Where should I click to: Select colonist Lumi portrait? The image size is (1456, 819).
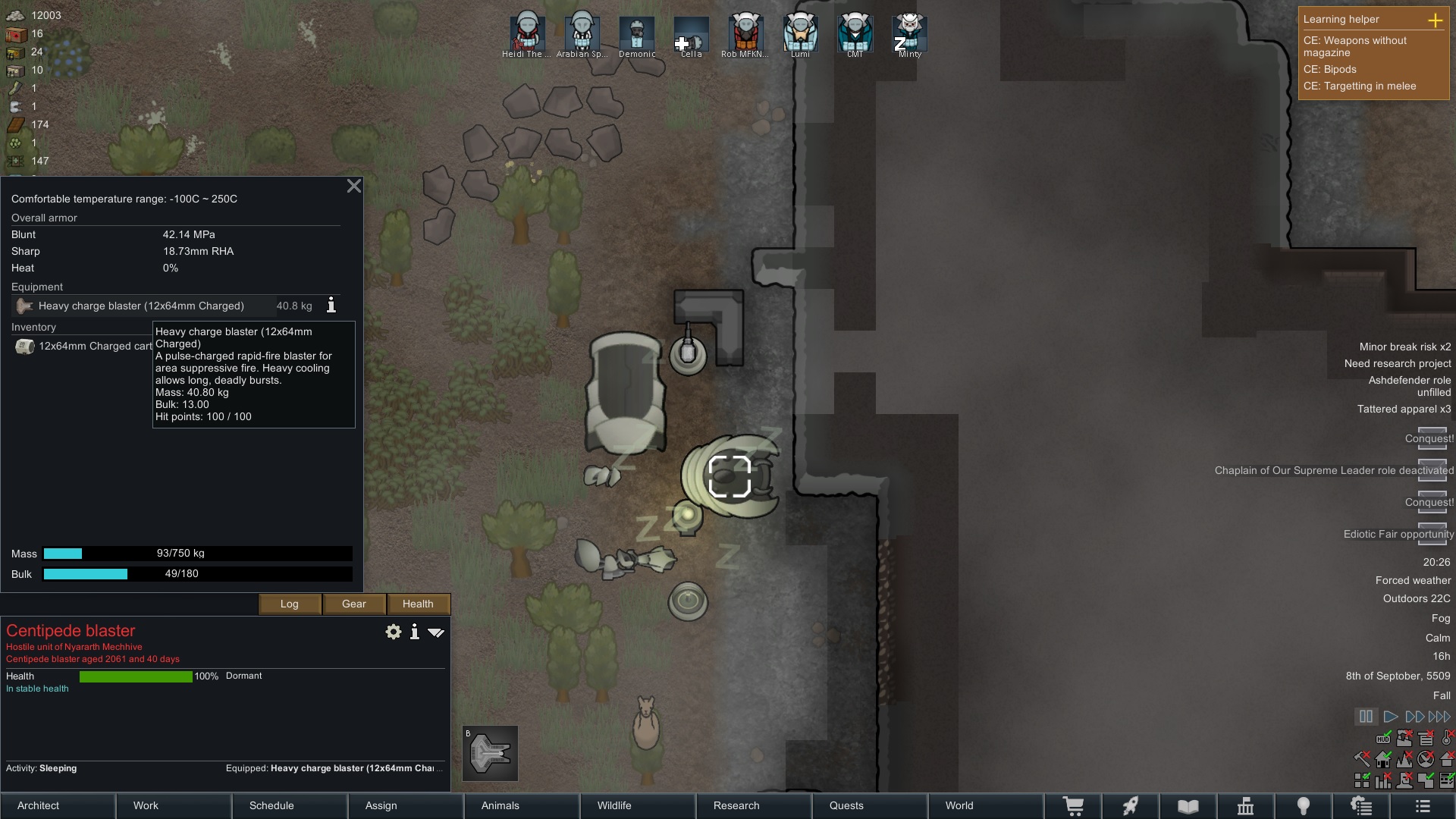pyautogui.click(x=800, y=34)
